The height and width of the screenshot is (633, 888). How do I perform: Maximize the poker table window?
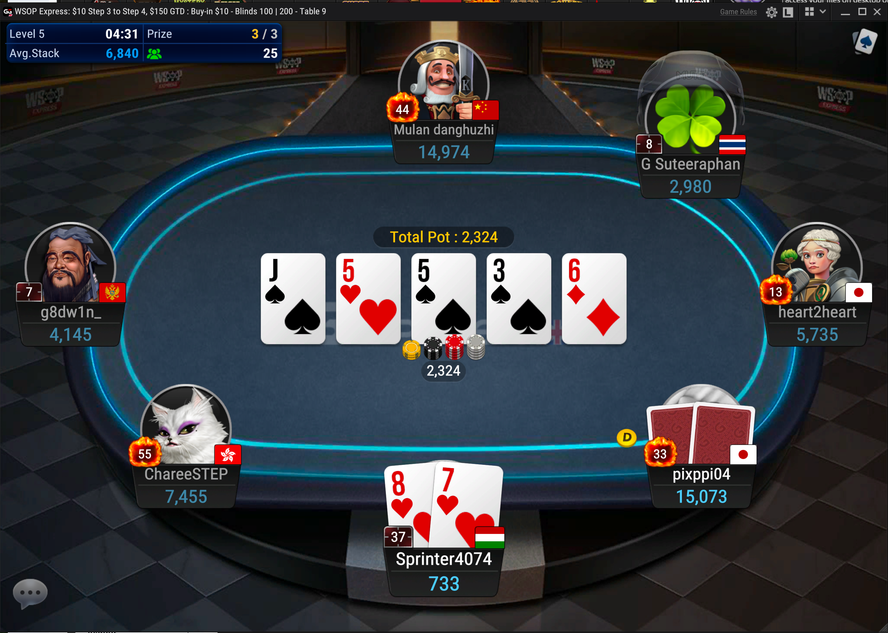coord(862,12)
